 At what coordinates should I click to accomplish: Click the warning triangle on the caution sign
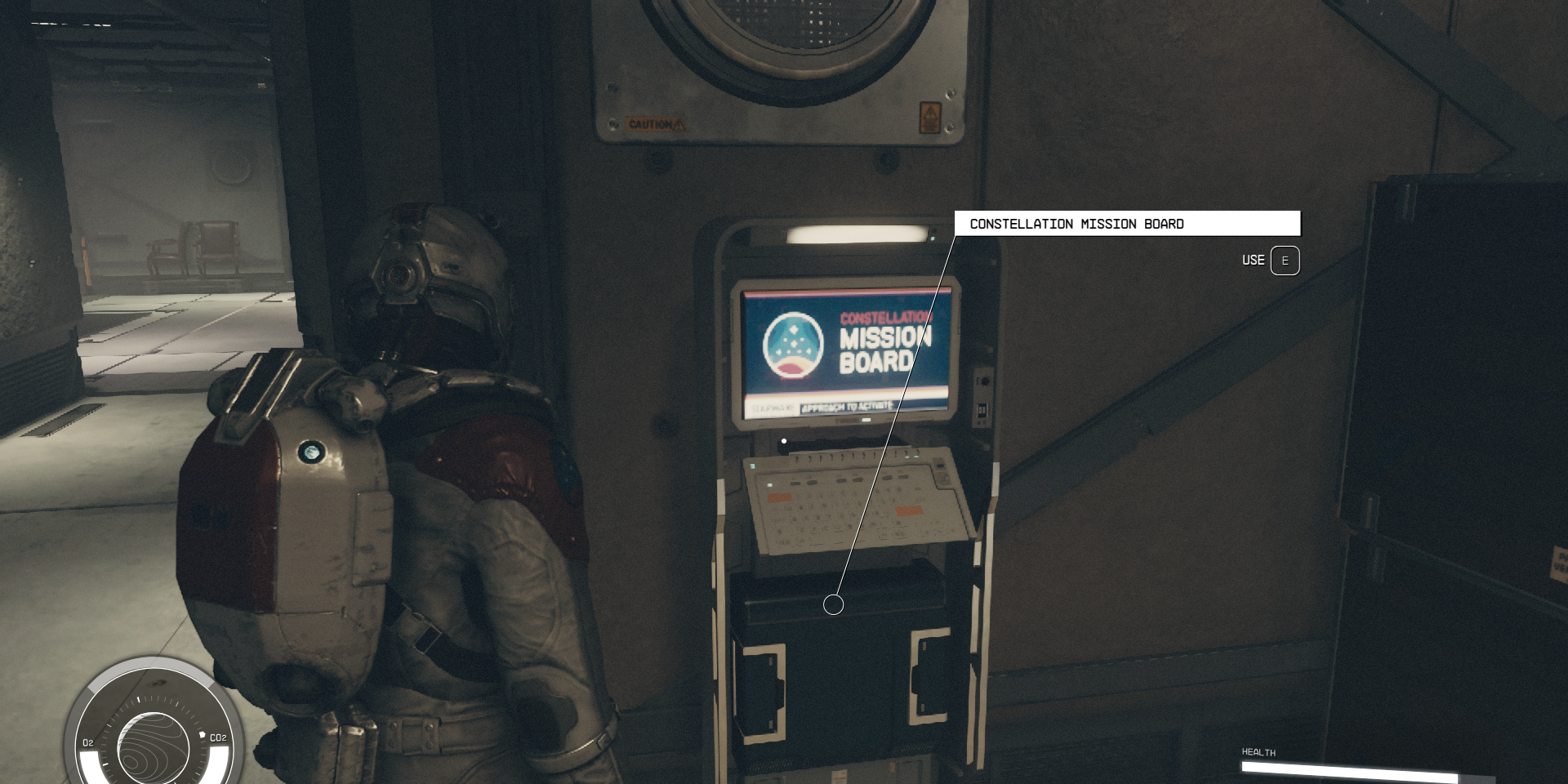pyautogui.click(x=679, y=124)
